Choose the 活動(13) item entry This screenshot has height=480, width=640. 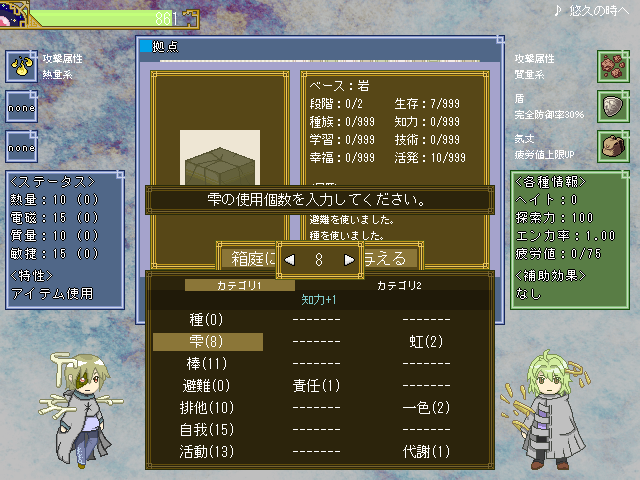pos(208,452)
